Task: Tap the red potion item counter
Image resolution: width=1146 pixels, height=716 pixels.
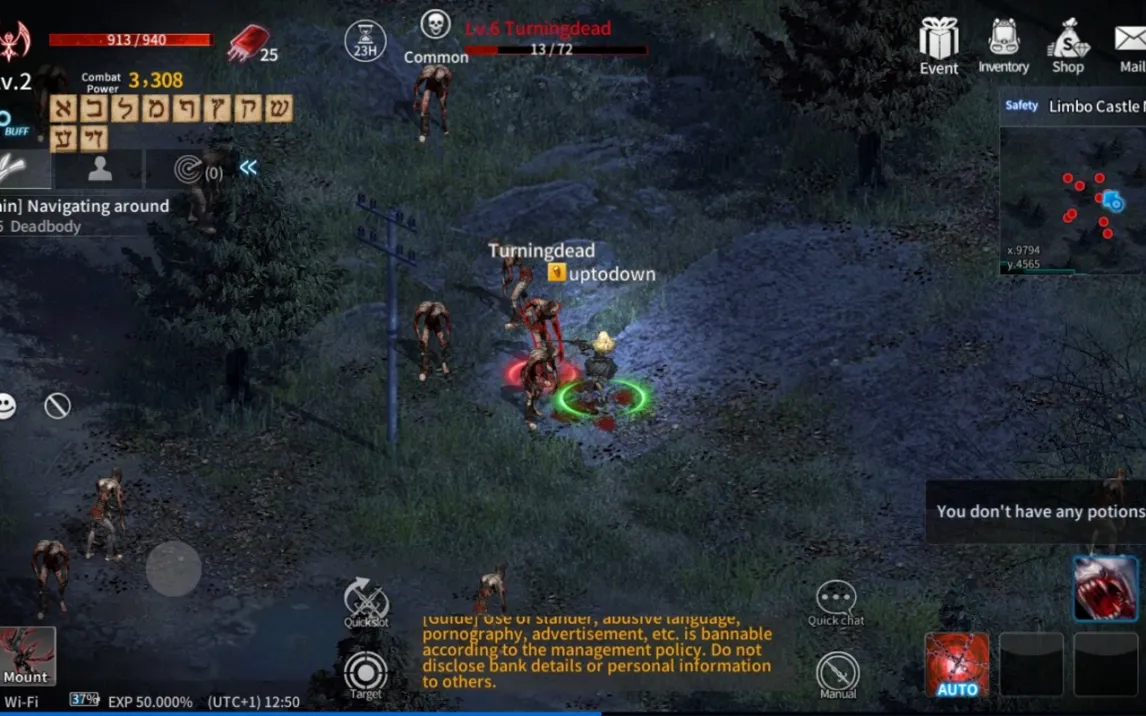Action: [248, 44]
